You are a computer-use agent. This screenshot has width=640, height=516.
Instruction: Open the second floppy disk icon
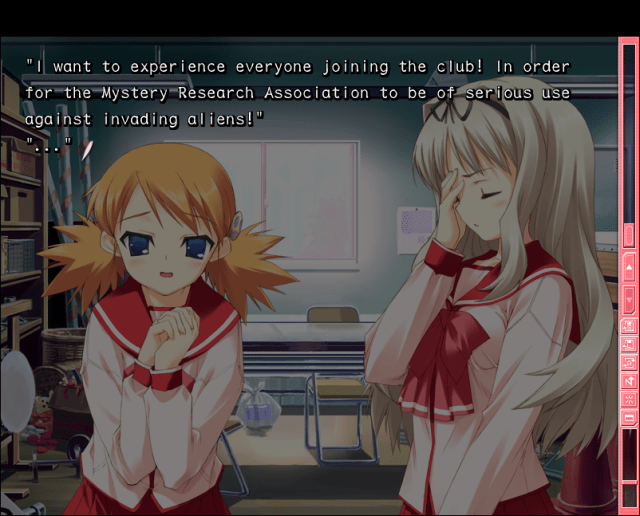click(629, 343)
